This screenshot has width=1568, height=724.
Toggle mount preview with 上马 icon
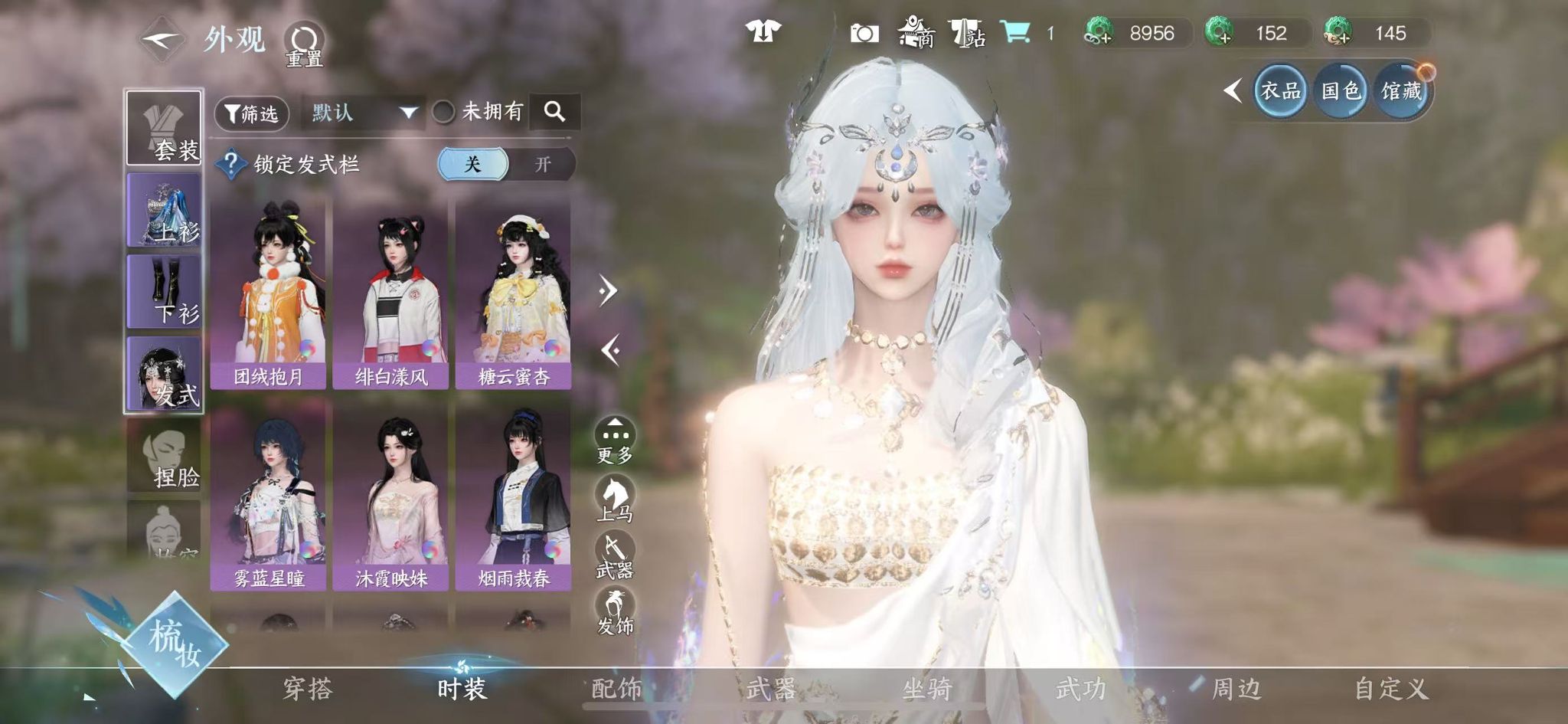point(615,498)
